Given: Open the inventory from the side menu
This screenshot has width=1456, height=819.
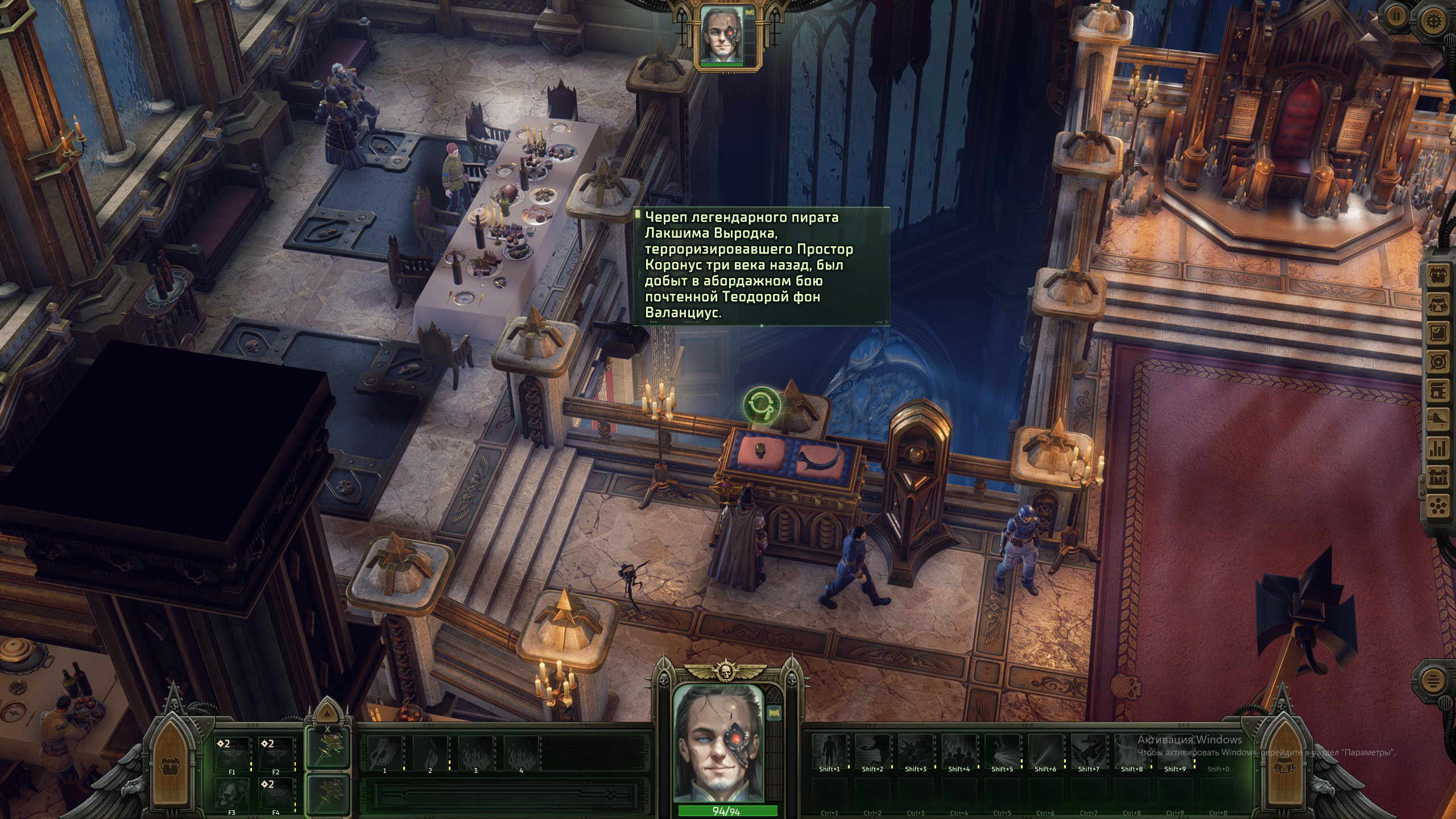Looking at the screenshot, I should point(1438,276).
